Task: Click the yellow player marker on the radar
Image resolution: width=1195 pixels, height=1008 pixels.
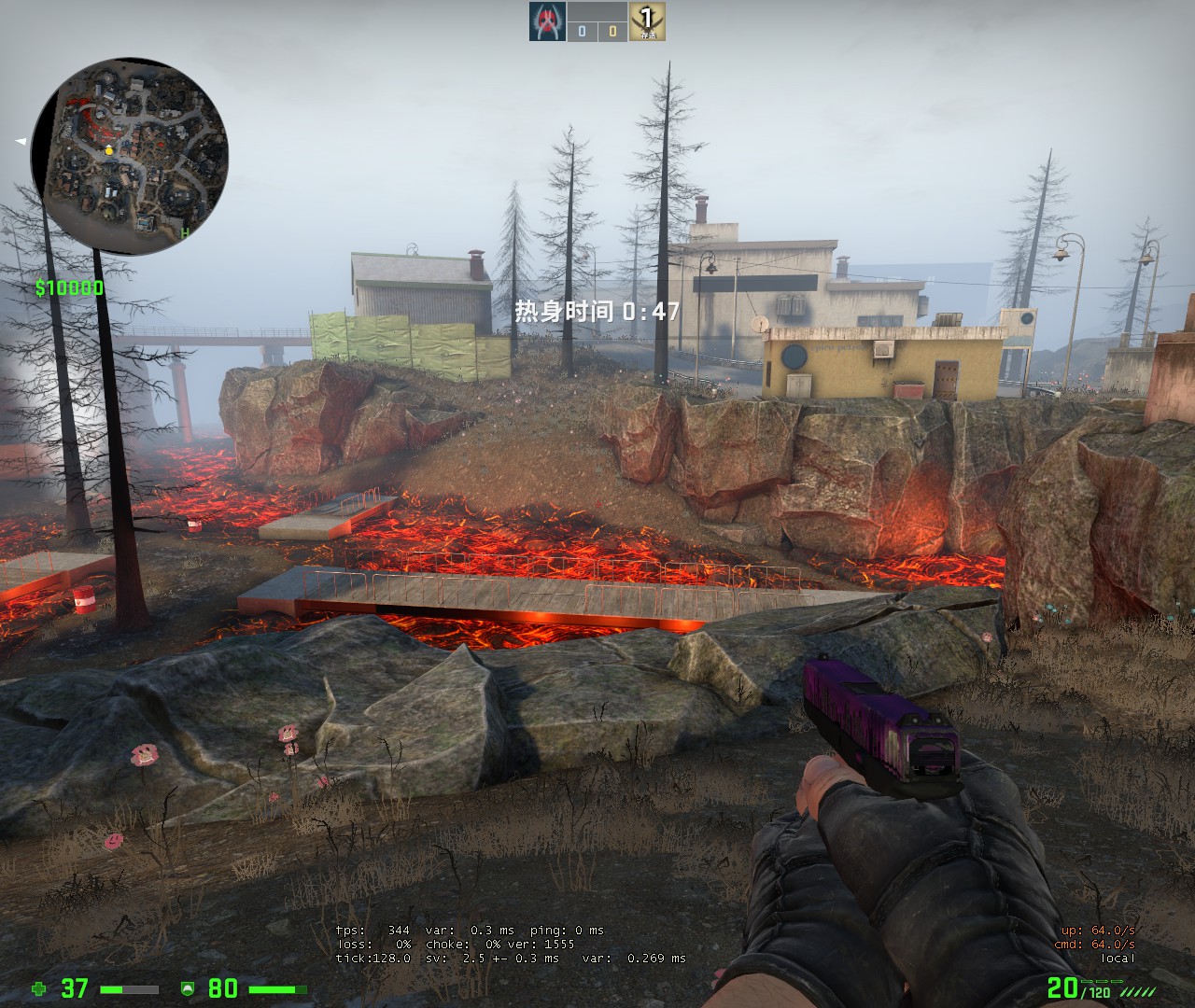Action: coord(109,149)
